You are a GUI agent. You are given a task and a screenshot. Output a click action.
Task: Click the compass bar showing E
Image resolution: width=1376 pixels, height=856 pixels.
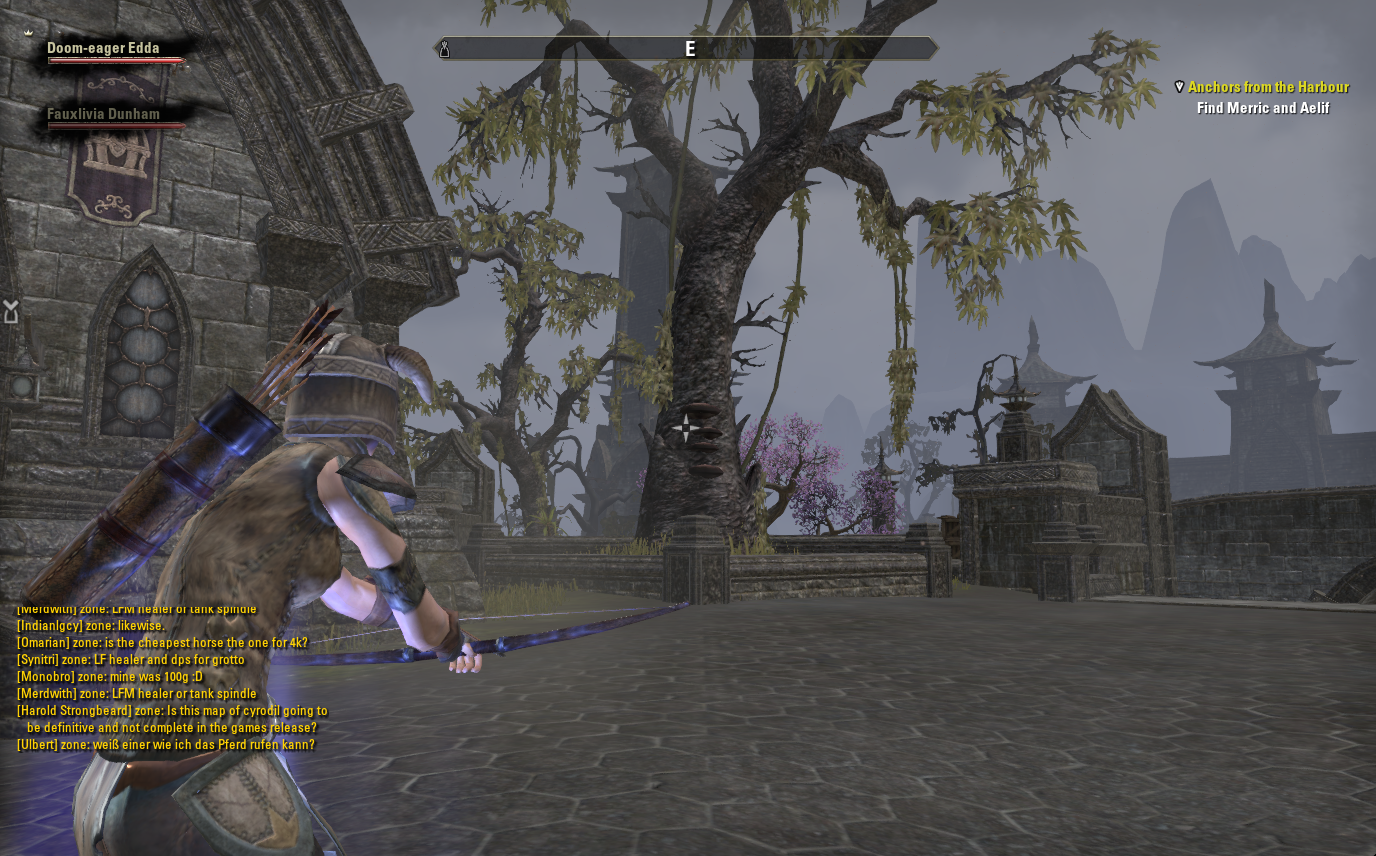[x=689, y=49]
